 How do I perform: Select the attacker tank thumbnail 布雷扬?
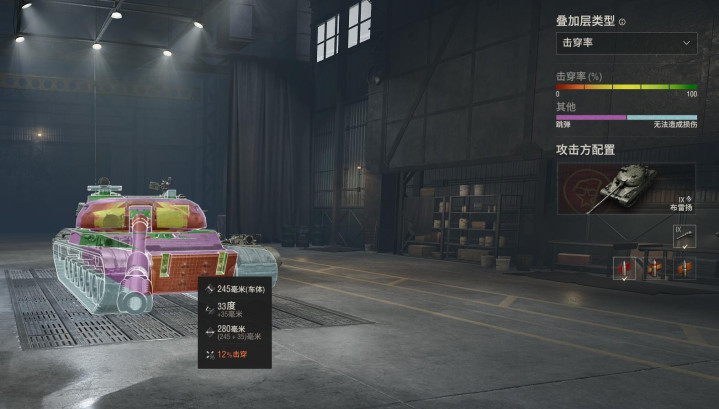(x=626, y=188)
